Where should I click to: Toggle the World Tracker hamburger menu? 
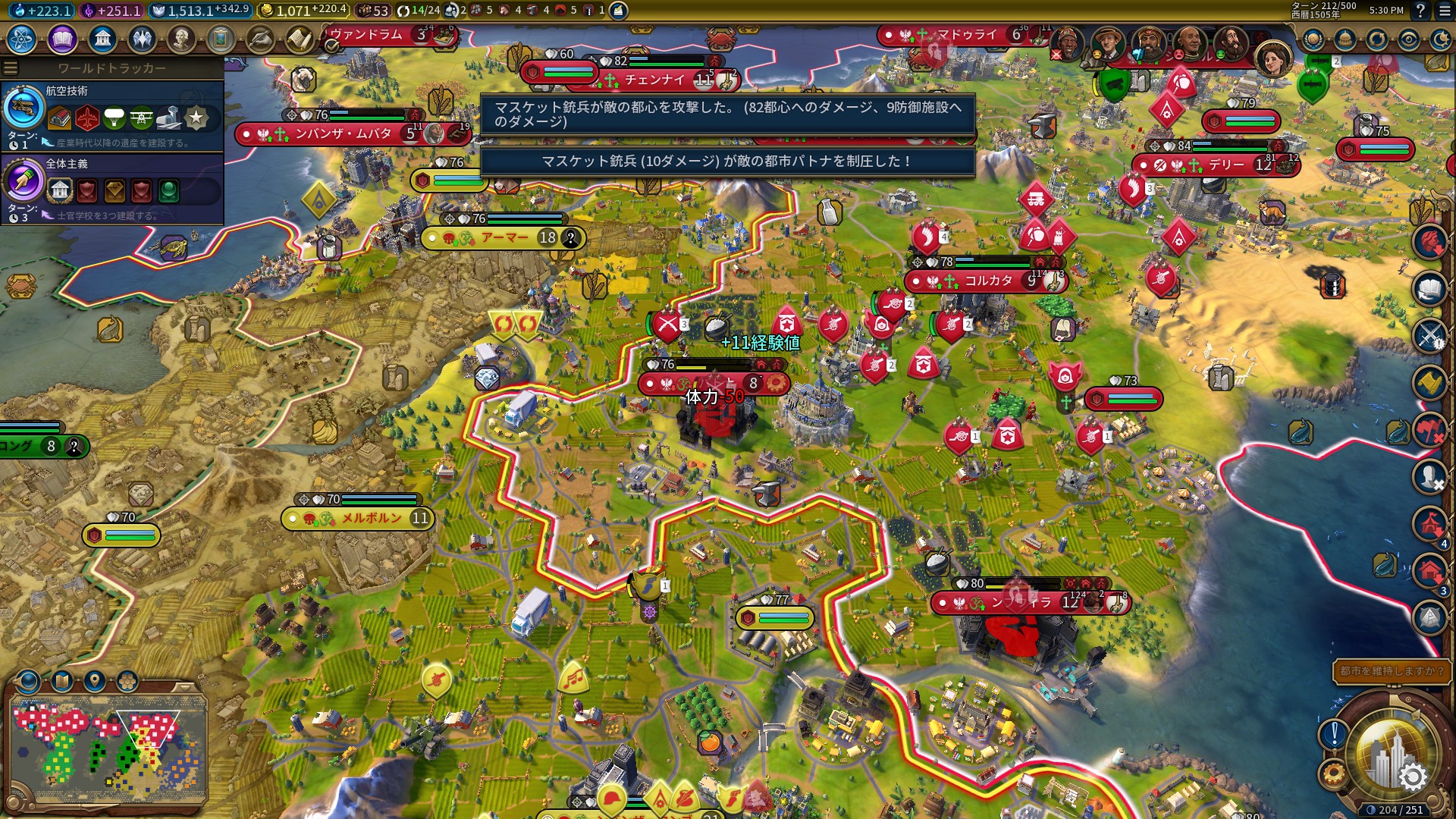(x=11, y=68)
